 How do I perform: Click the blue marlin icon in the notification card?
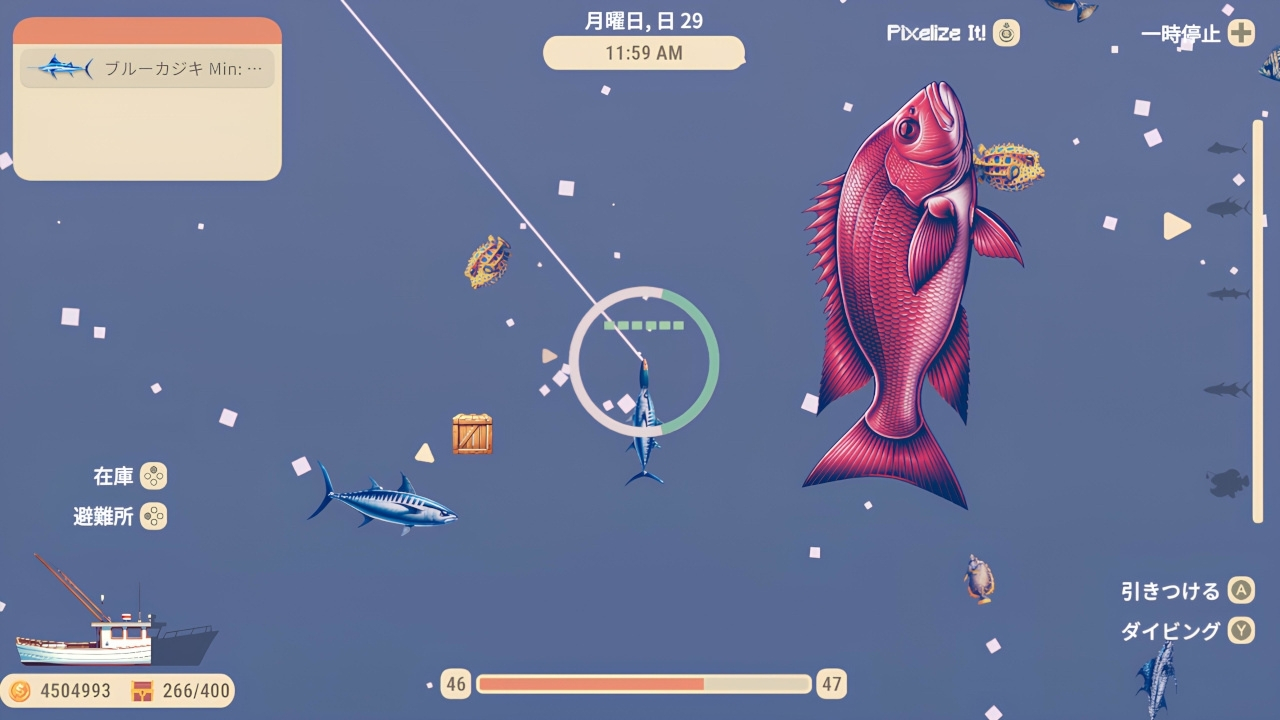coord(58,69)
